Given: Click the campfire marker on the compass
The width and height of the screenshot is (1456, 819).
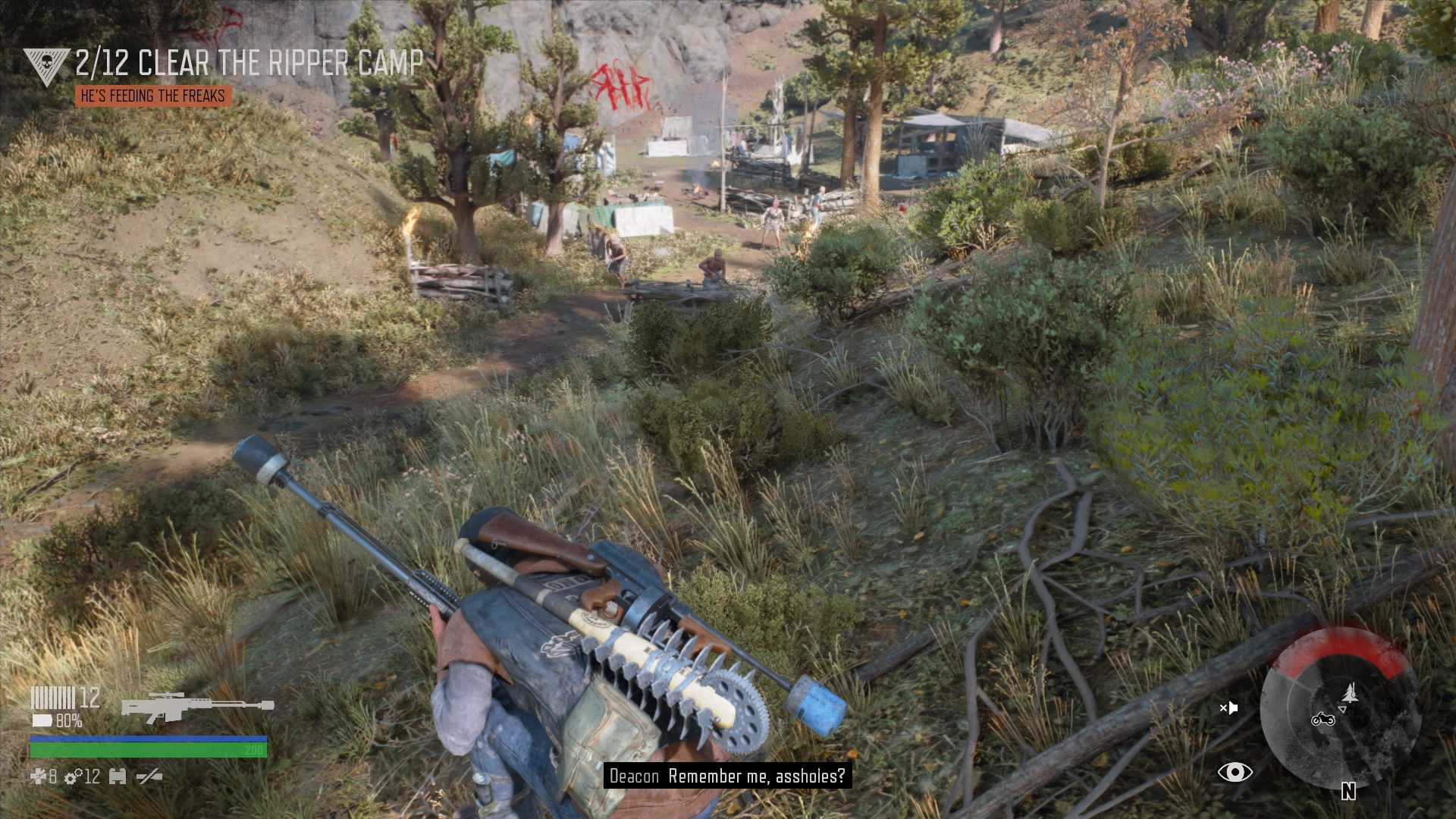Looking at the screenshot, I should (x=1351, y=692).
